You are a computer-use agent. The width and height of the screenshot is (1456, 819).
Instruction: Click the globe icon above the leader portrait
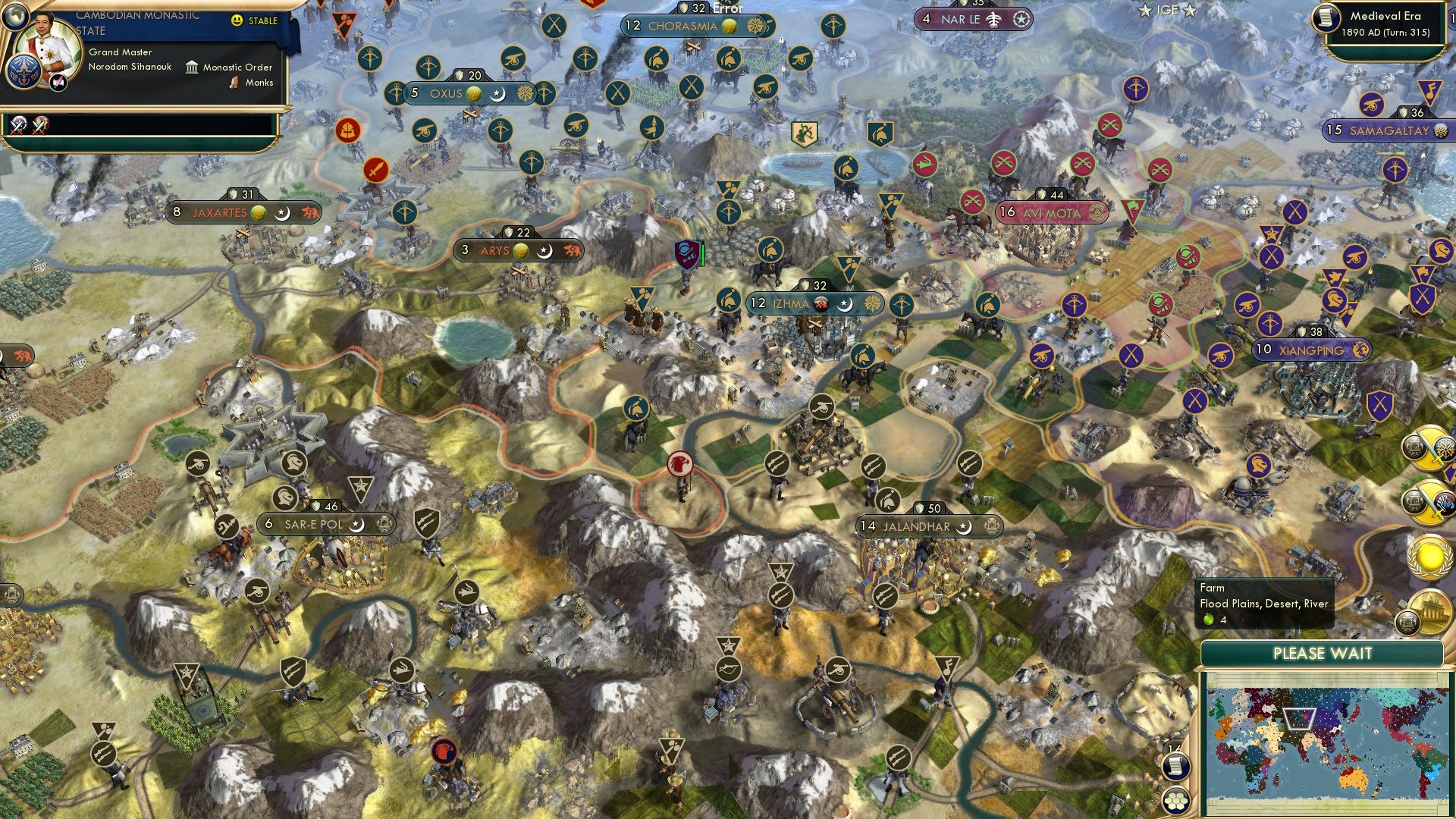[16, 17]
